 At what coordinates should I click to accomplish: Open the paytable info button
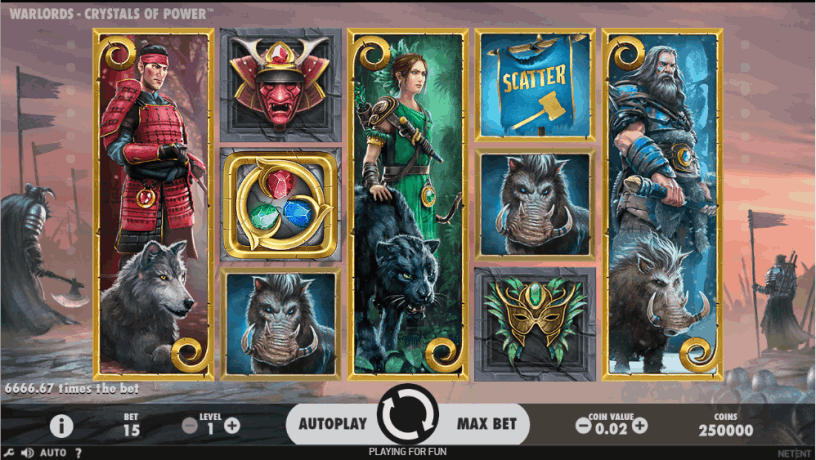(62, 426)
